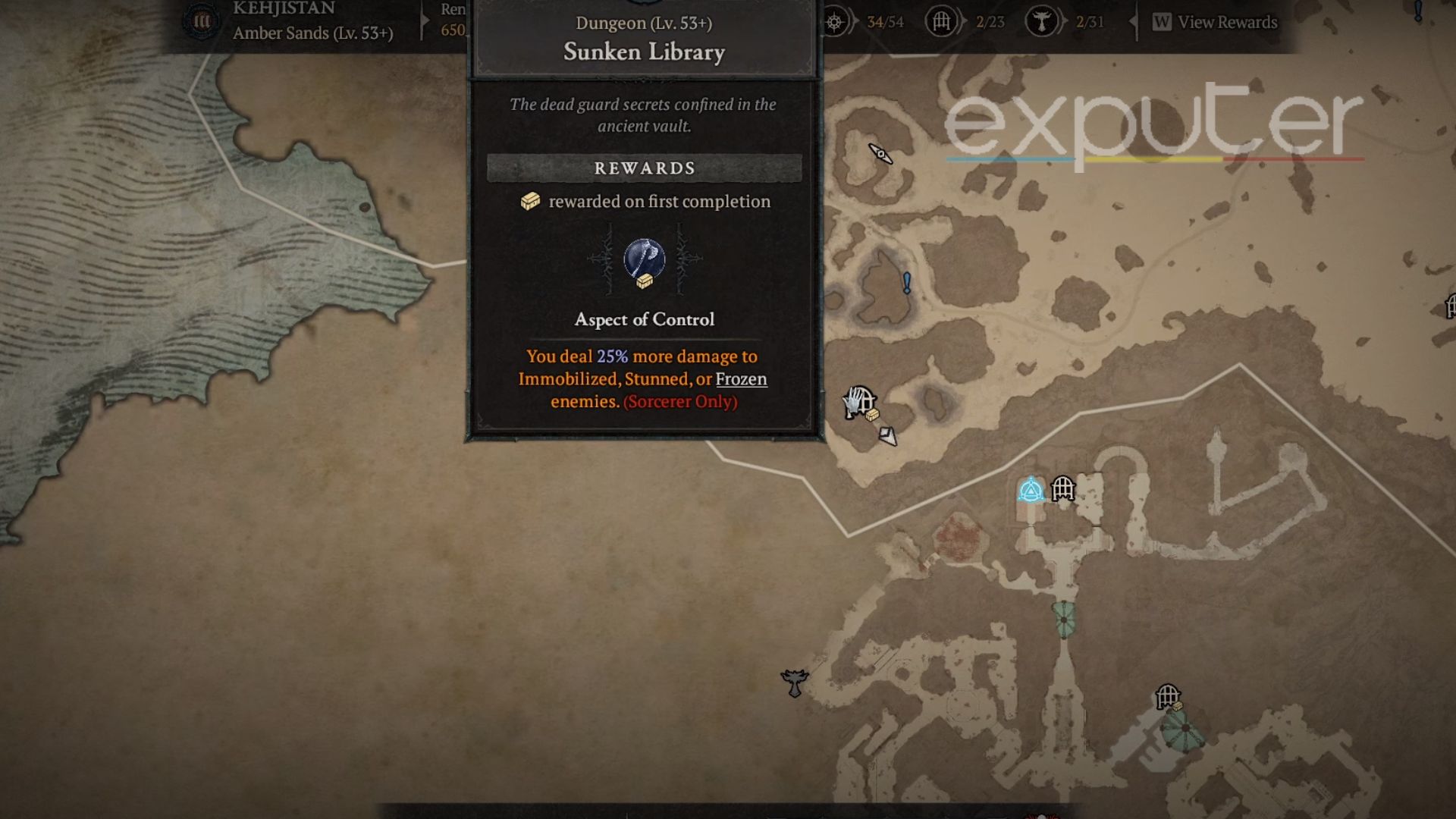Click the Altar of Lilith statue counter icon
Screen dimensions: 1456x819
tap(833, 23)
